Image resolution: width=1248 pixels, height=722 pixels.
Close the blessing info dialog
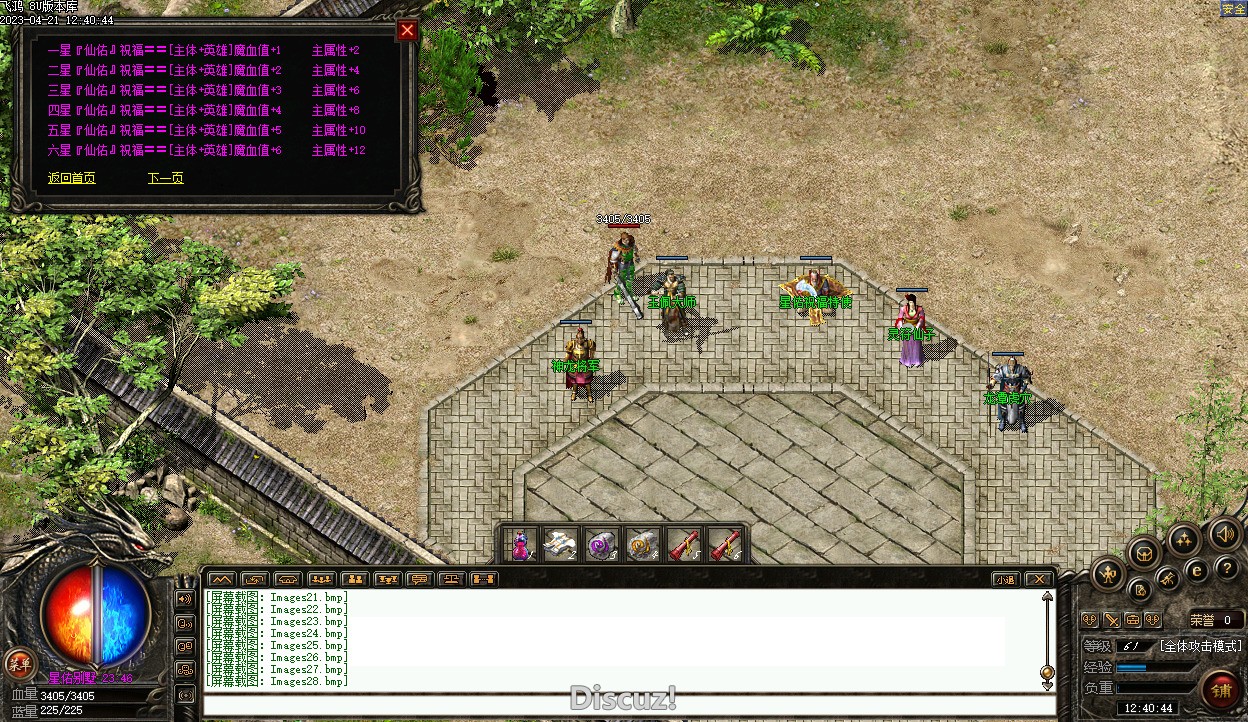click(x=407, y=30)
